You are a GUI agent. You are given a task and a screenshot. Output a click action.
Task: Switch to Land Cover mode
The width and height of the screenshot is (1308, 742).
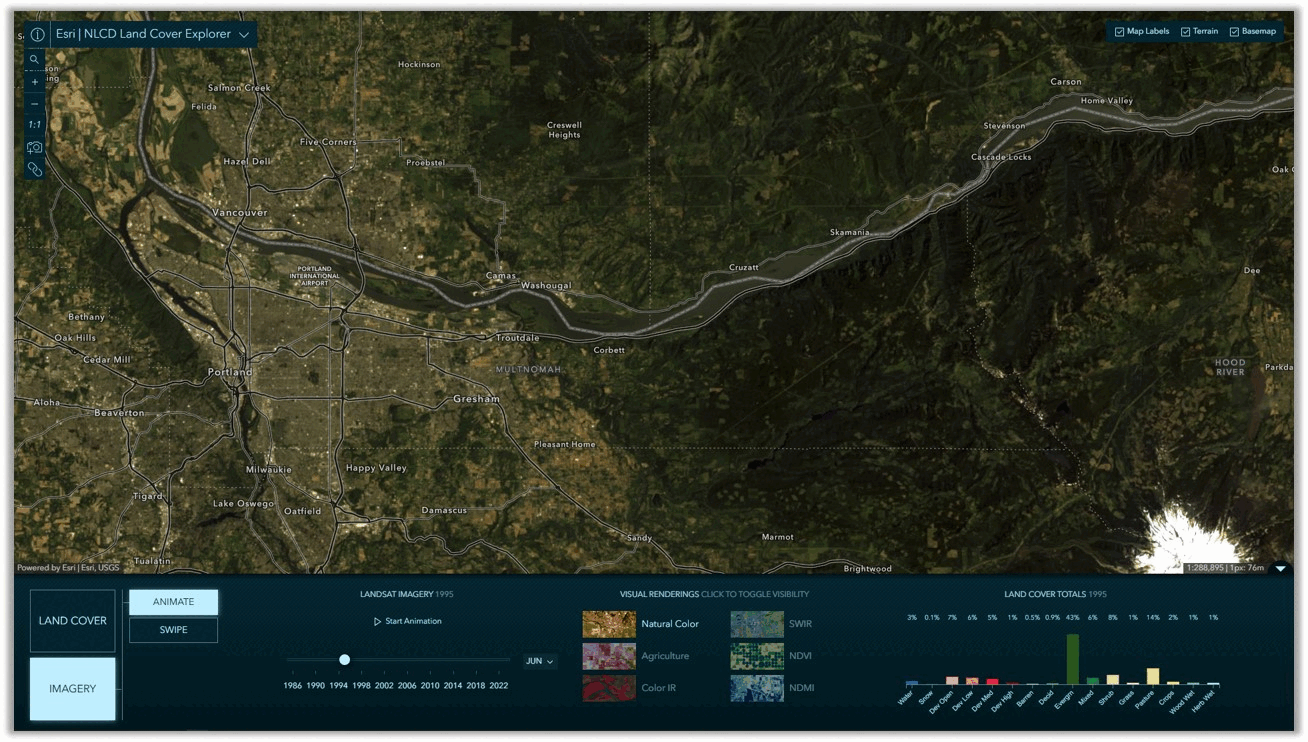(73, 621)
